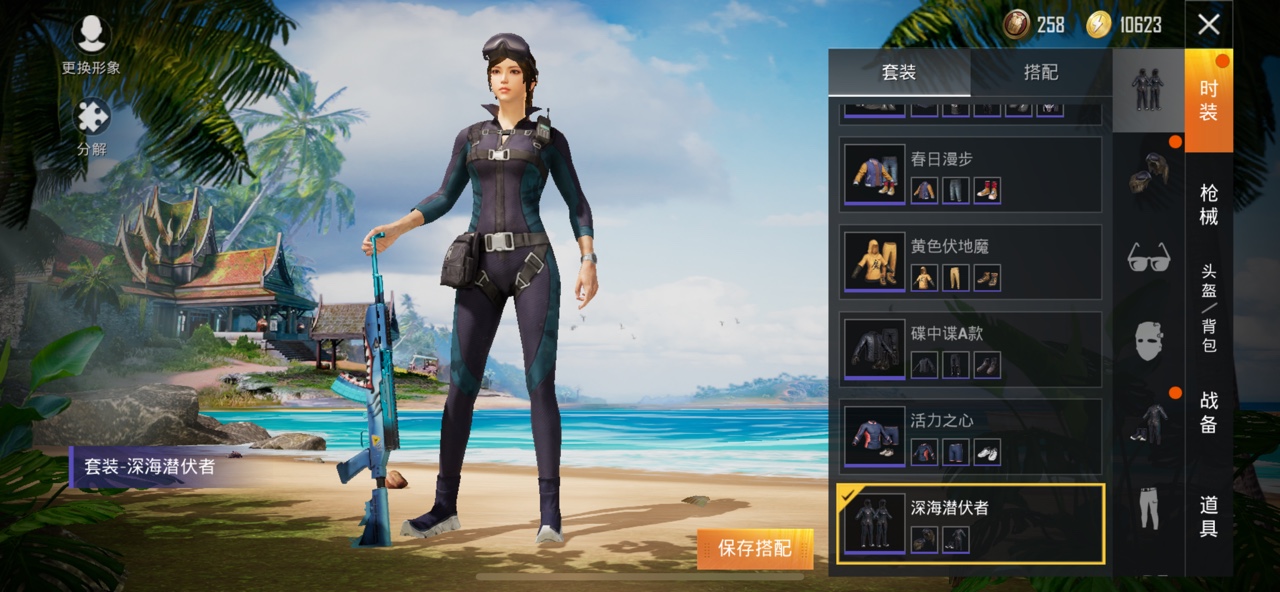Choose the pants category icon
This screenshot has height=592, width=1280.
coord(1148,507)
